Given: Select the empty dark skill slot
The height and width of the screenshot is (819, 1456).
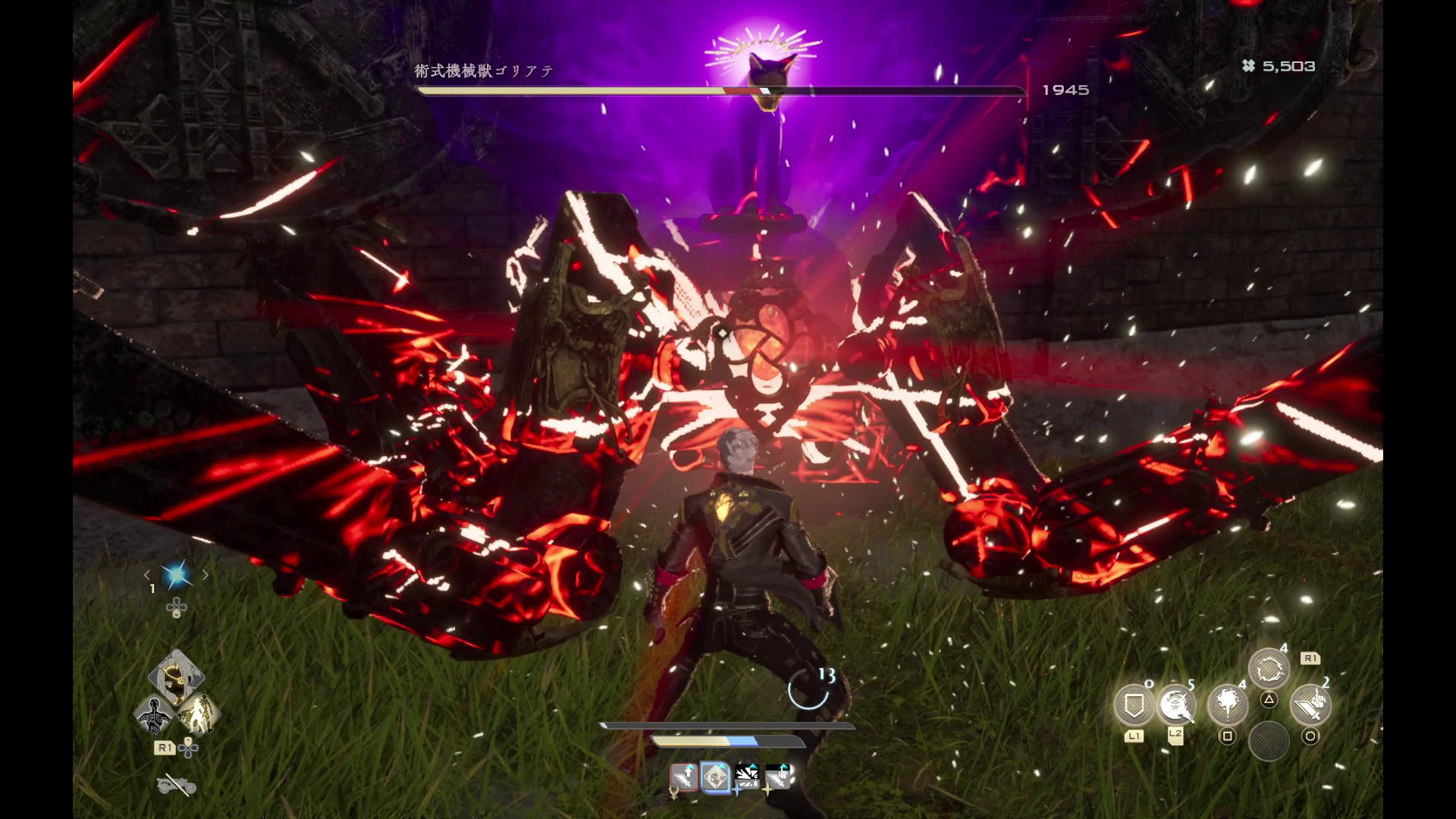Looking at the screenshot, I should pyautogui.click(x=1269, y=741).
